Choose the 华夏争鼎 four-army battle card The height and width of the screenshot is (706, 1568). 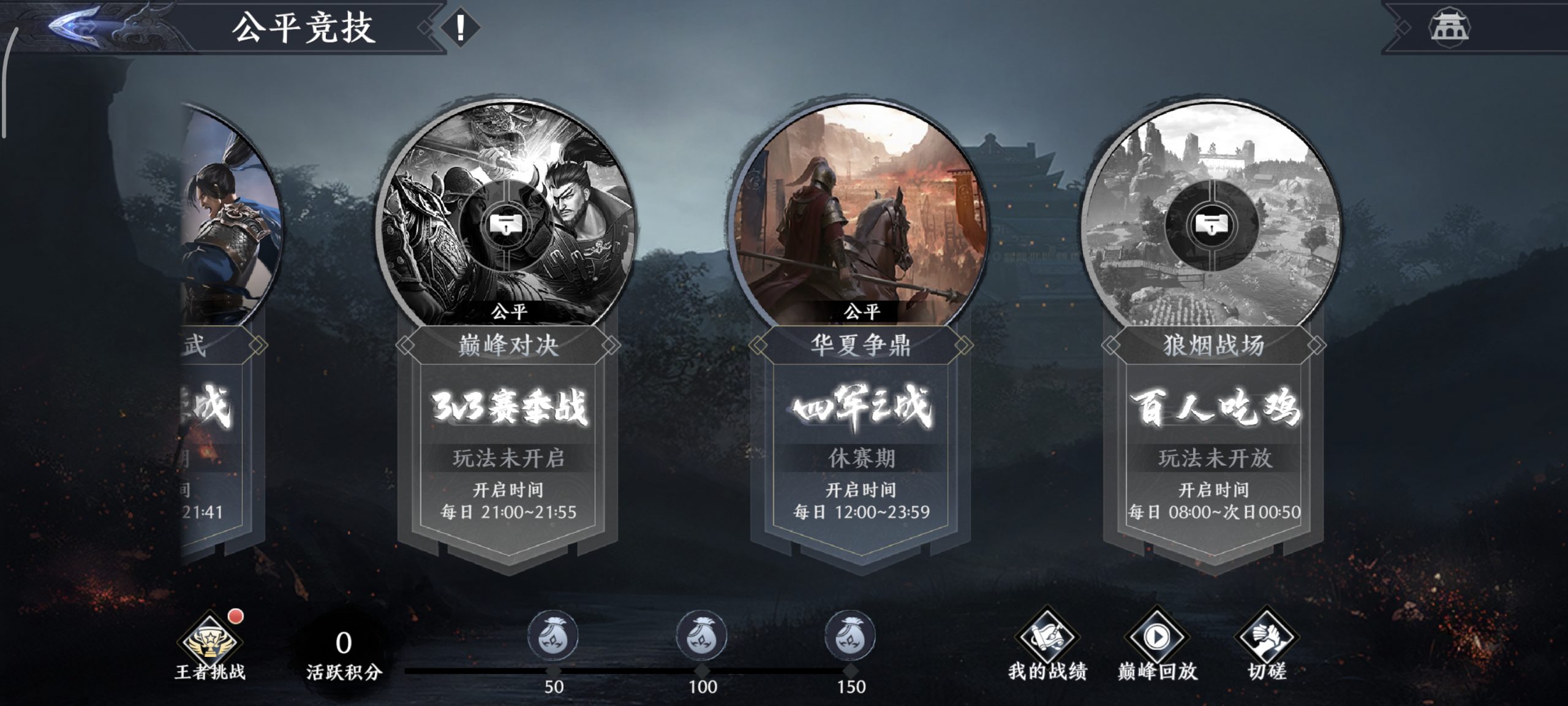[x=861, y=337]
